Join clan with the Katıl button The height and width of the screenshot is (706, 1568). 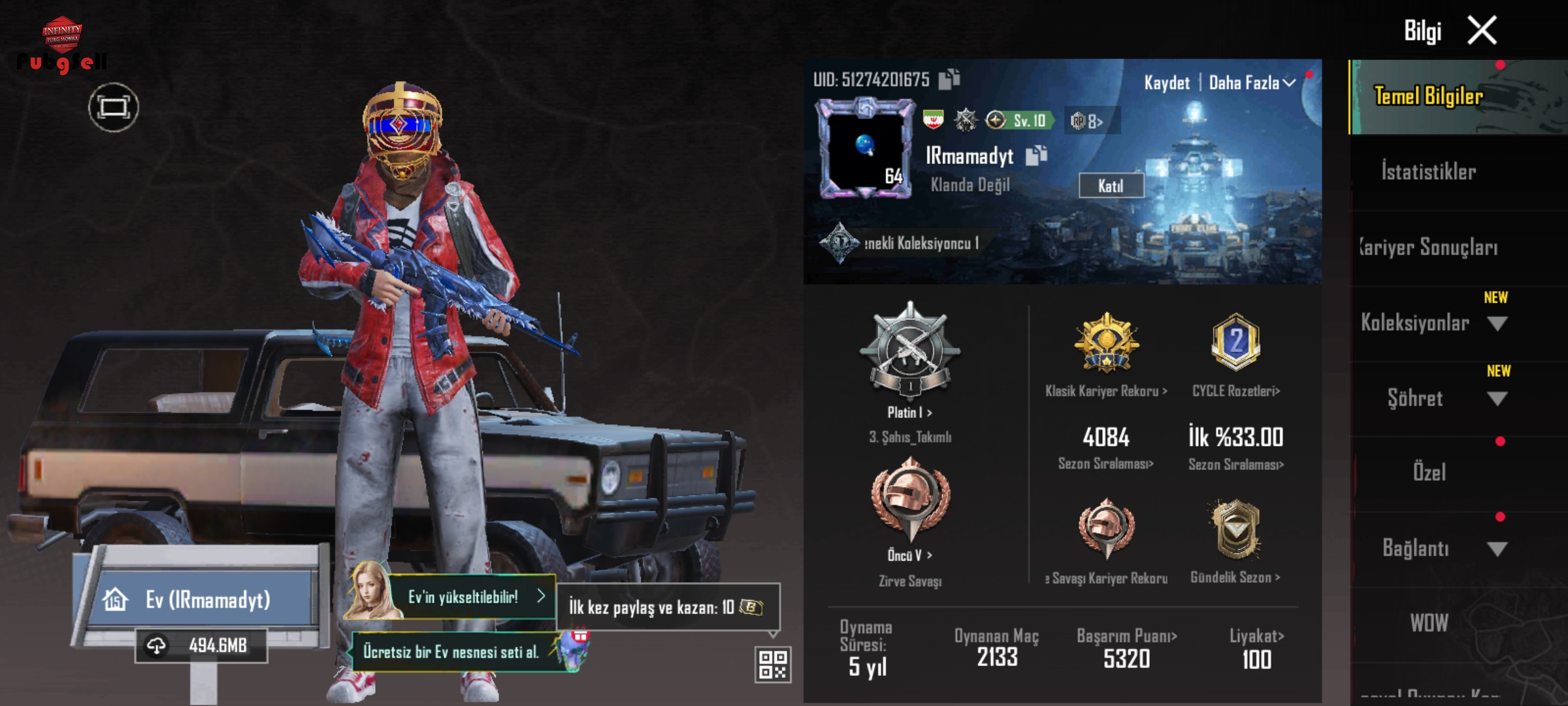(x=1111, y=186)
